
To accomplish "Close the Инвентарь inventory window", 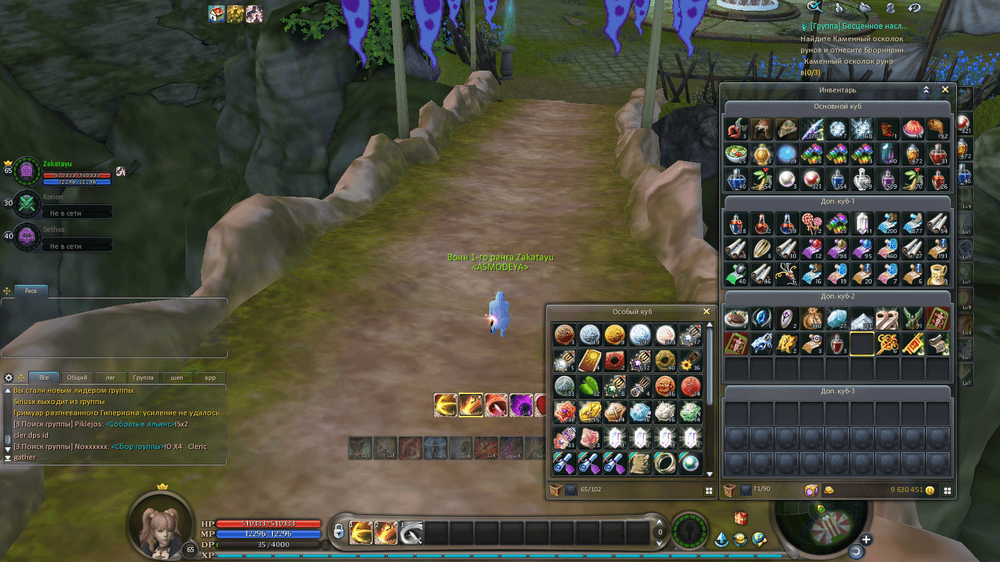I will click(x=945, y=90).
